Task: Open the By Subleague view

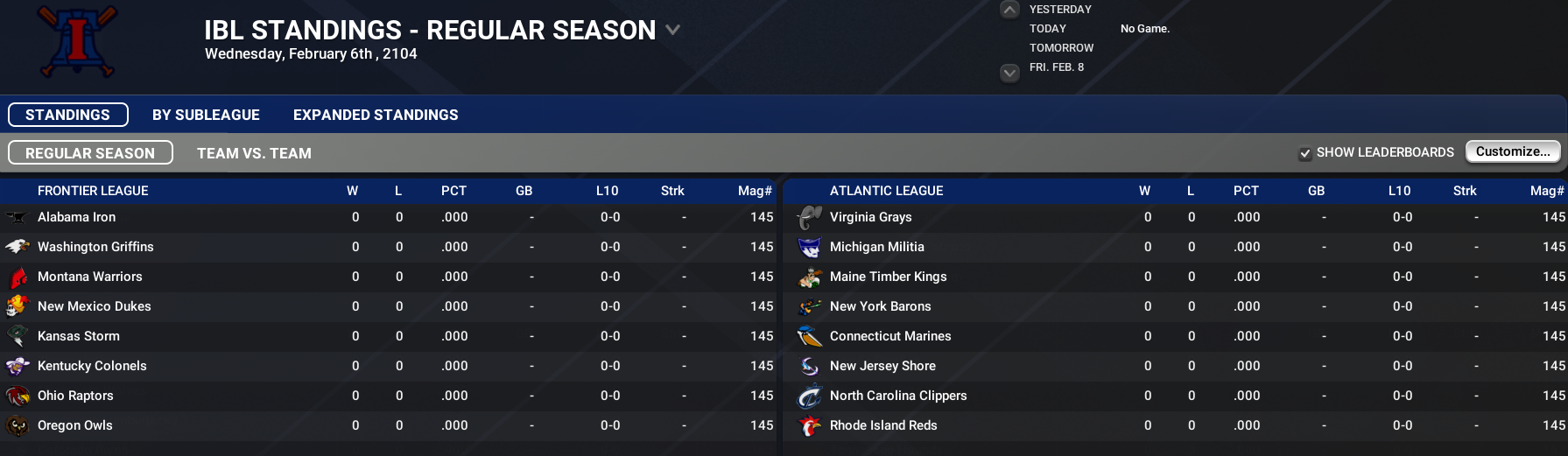Action: pyautogui.click(x=206, y=115)
